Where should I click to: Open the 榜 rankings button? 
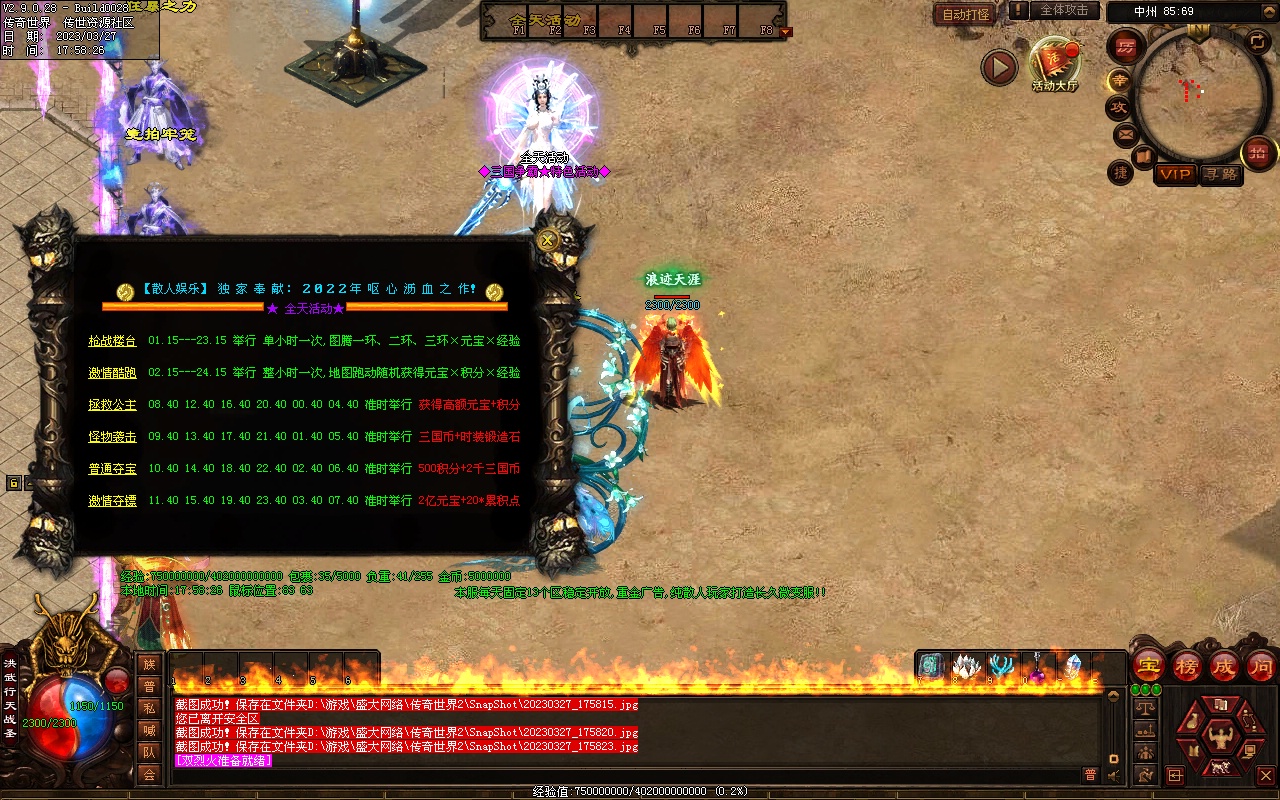1186,666
